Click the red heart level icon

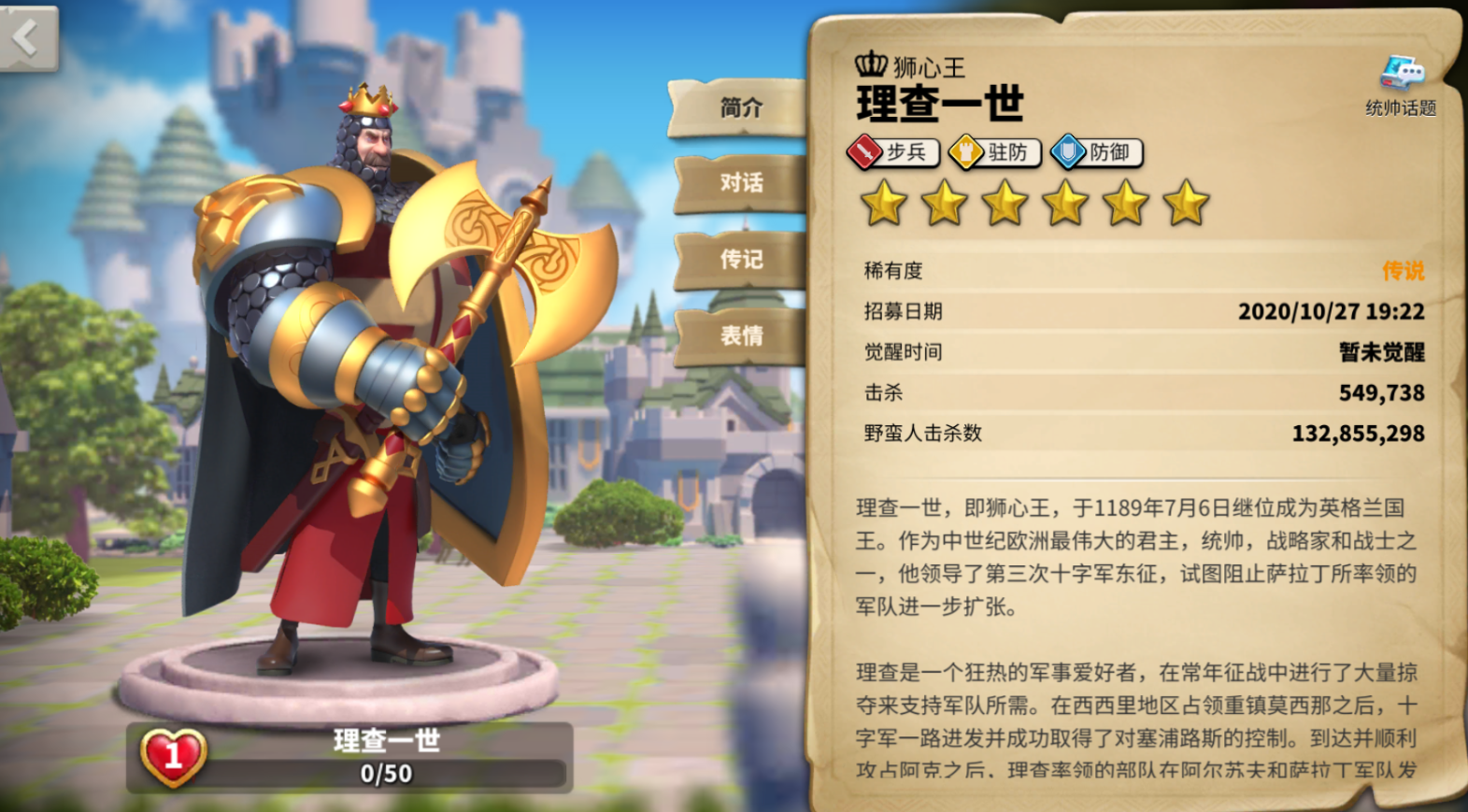pos(174,756)
